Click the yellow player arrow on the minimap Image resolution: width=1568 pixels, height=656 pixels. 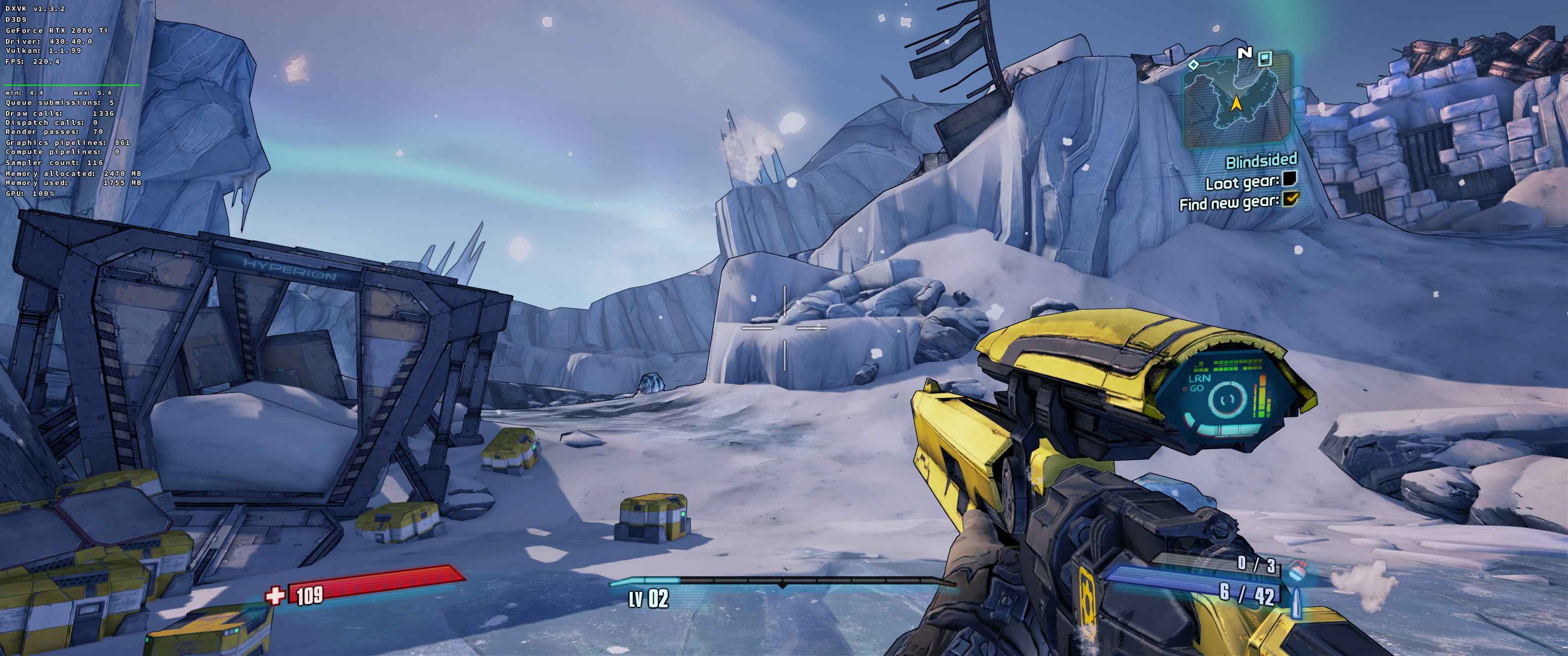click(x=1236, y=104)
